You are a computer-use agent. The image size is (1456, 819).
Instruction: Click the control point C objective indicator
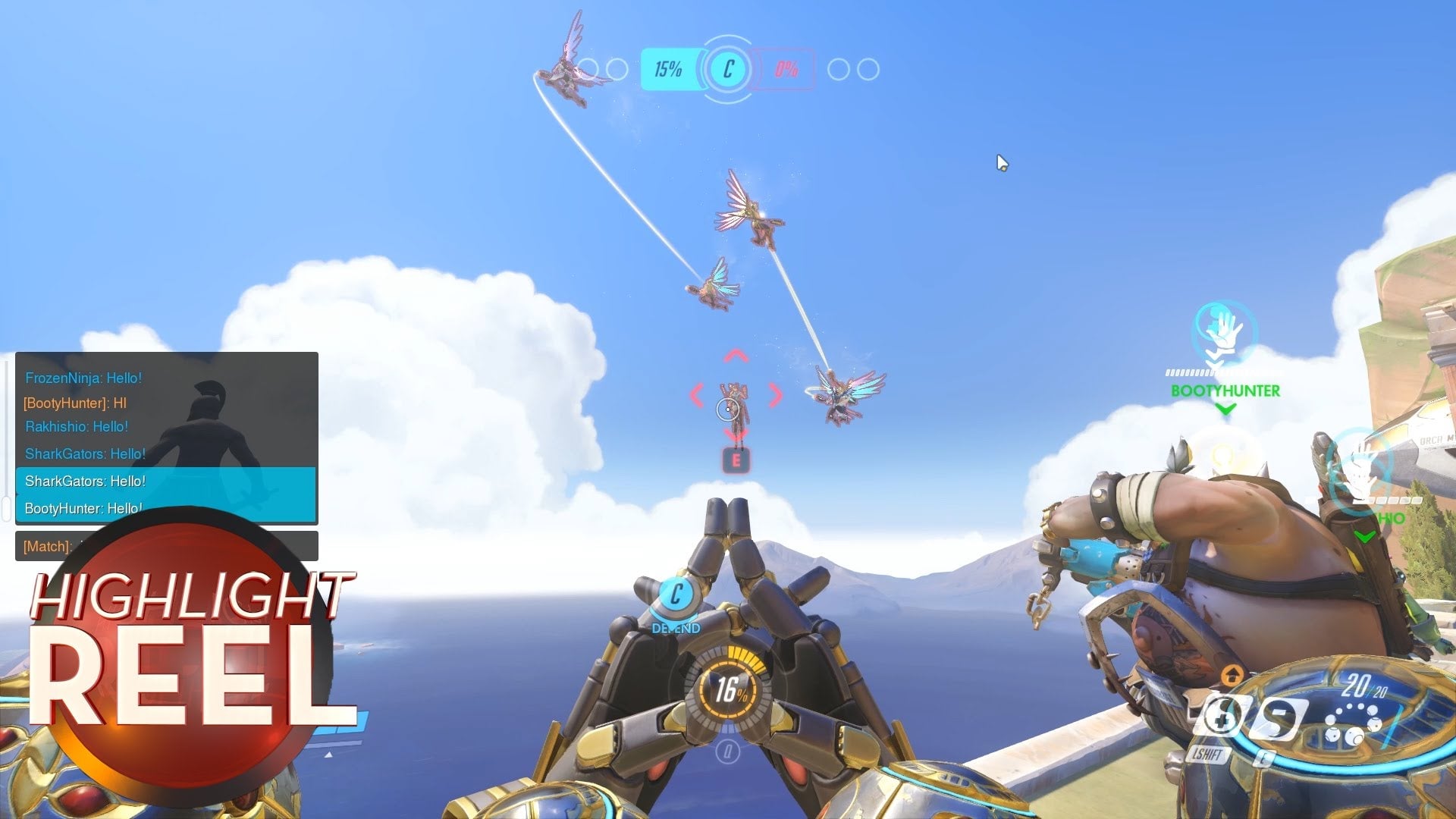click(x=728, y=70)
